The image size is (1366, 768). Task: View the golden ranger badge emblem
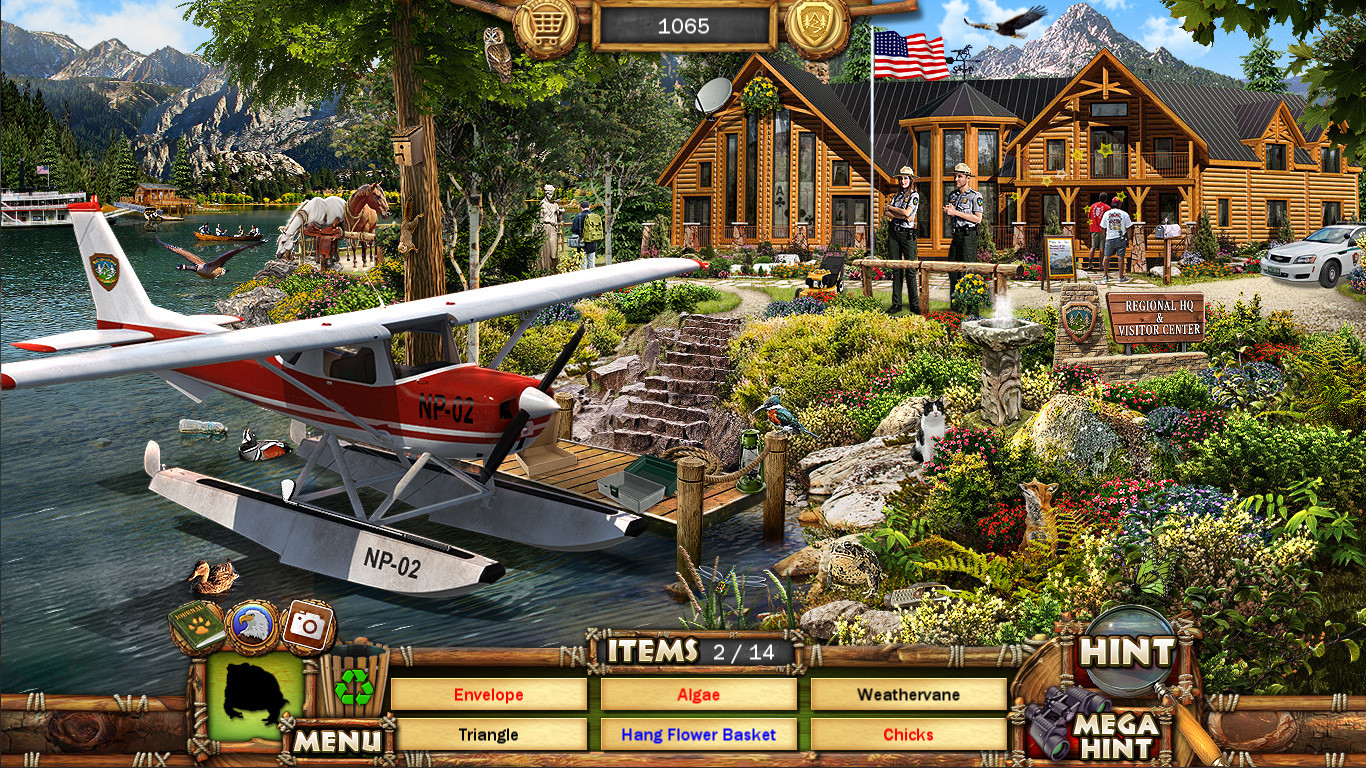[815, 25]
